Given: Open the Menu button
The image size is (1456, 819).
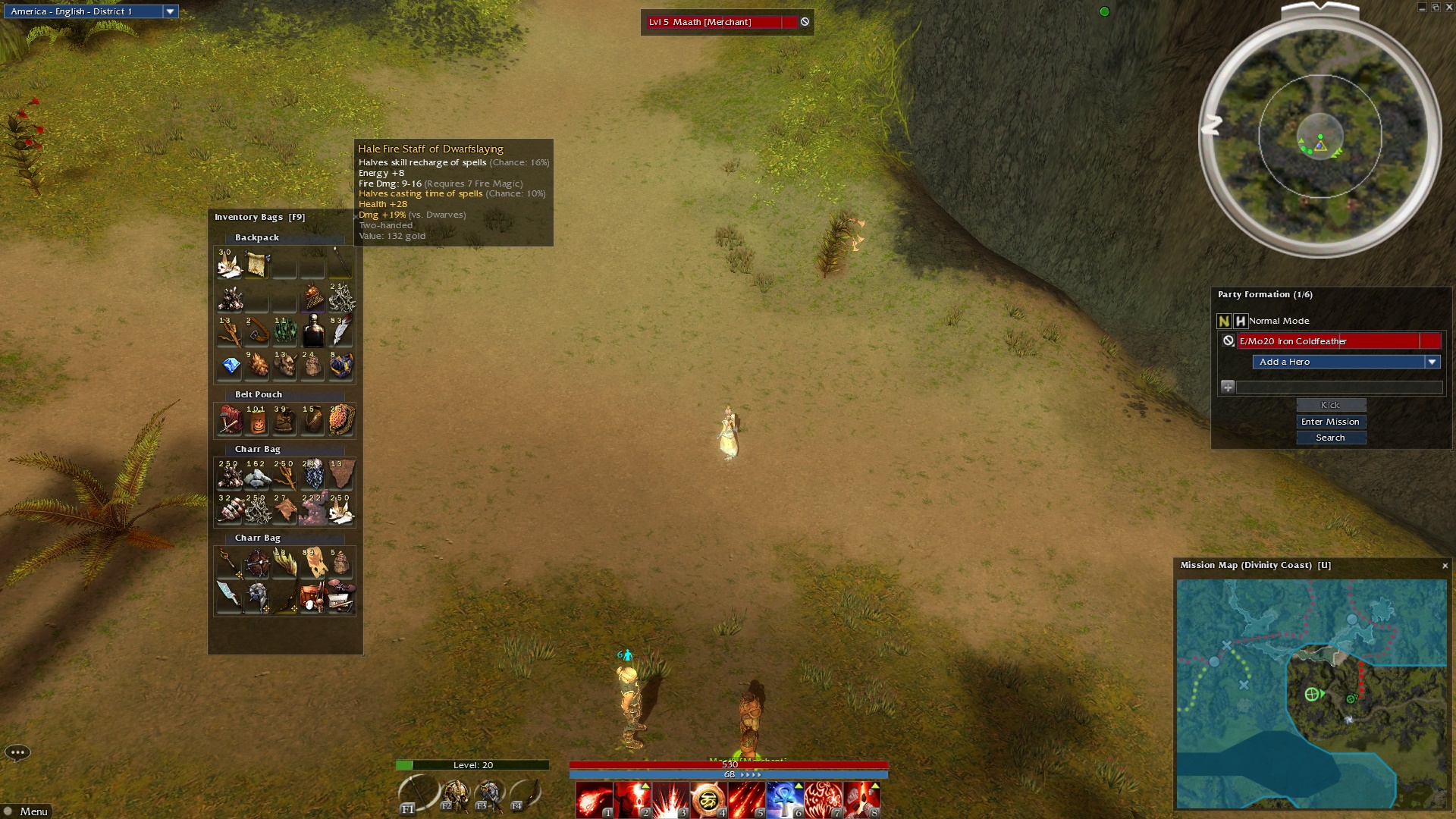Looking at the screenshot, I should (x=27, y=811).
